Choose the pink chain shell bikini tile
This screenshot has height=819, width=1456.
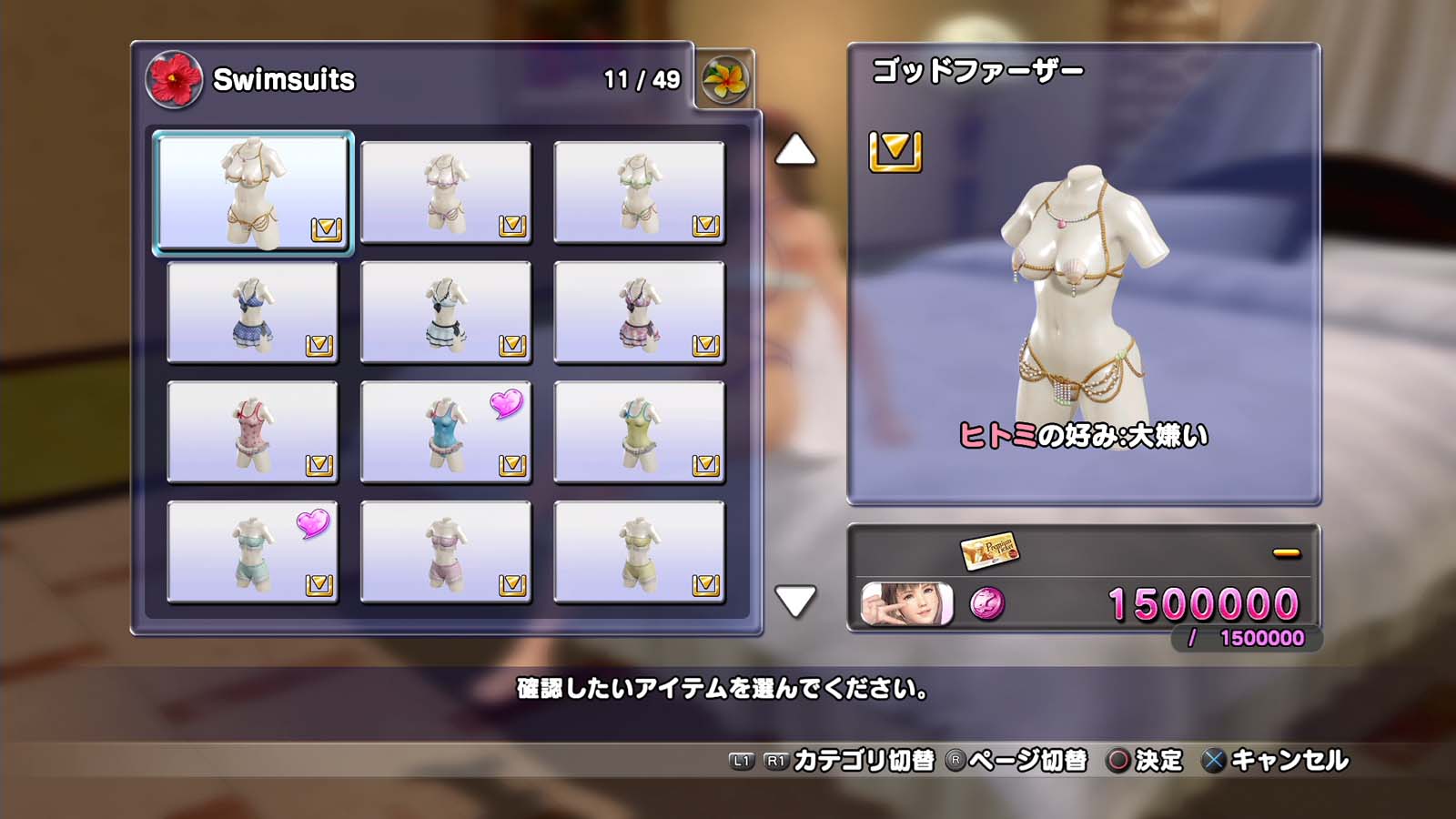coord(446,193)
